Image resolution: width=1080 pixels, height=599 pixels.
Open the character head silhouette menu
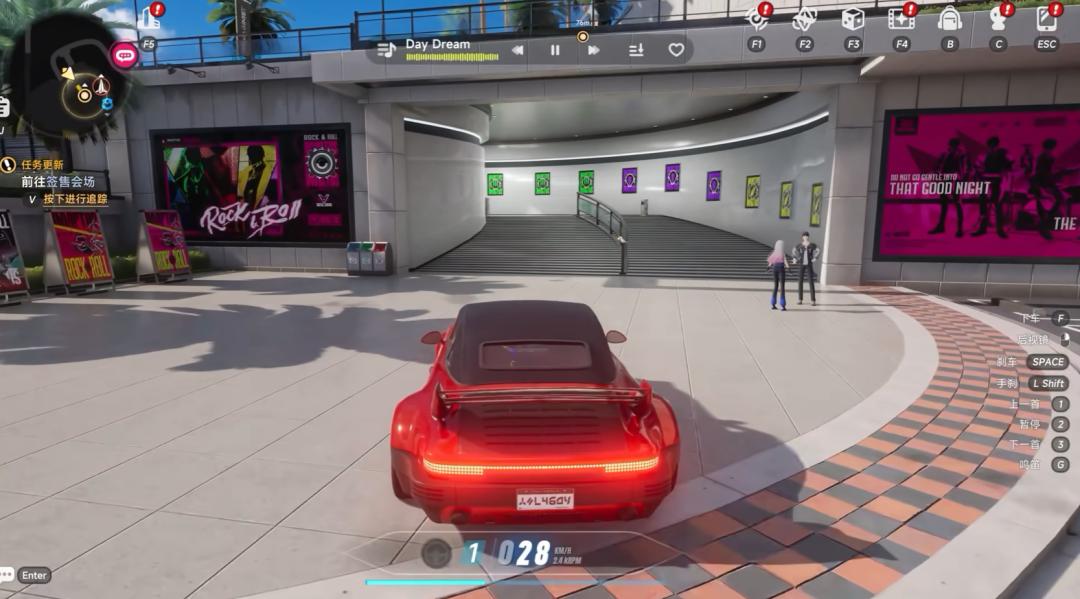(997, 19)
